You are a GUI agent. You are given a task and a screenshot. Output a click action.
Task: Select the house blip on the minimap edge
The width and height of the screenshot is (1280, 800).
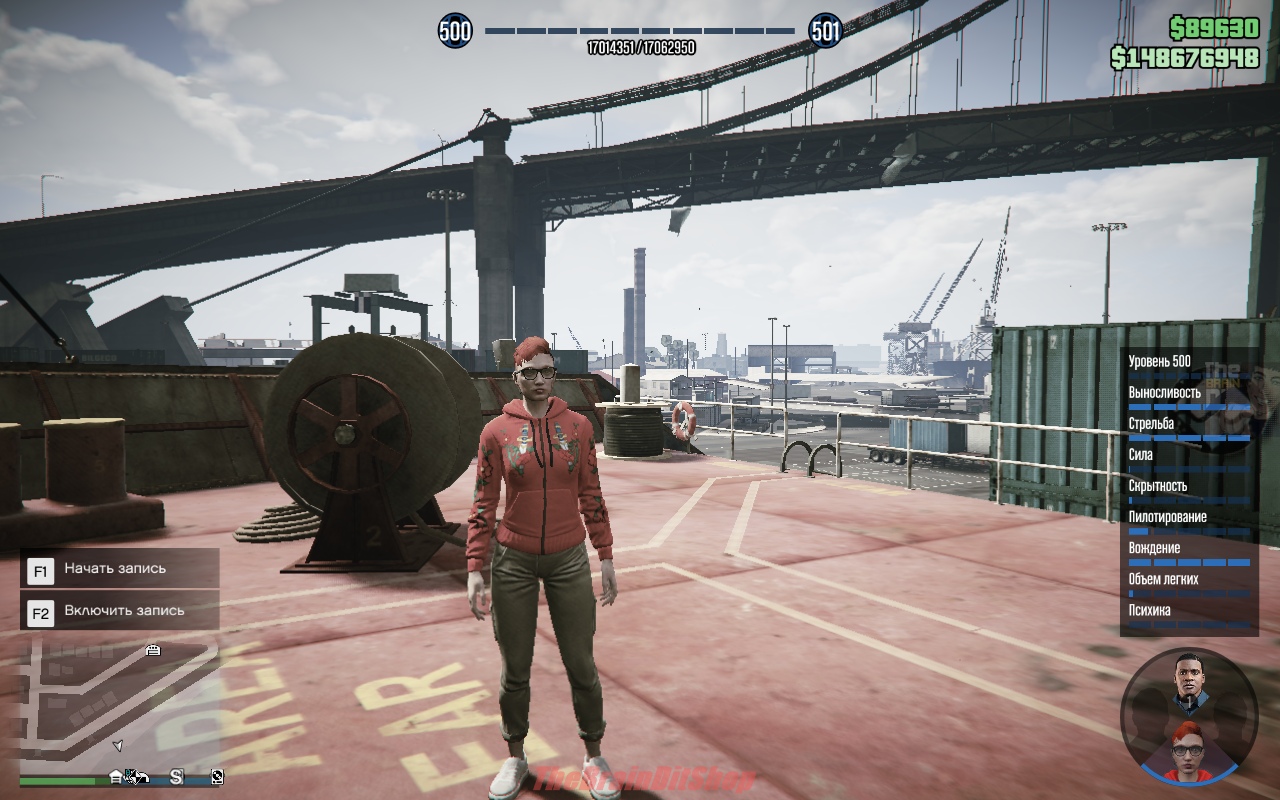116,776
